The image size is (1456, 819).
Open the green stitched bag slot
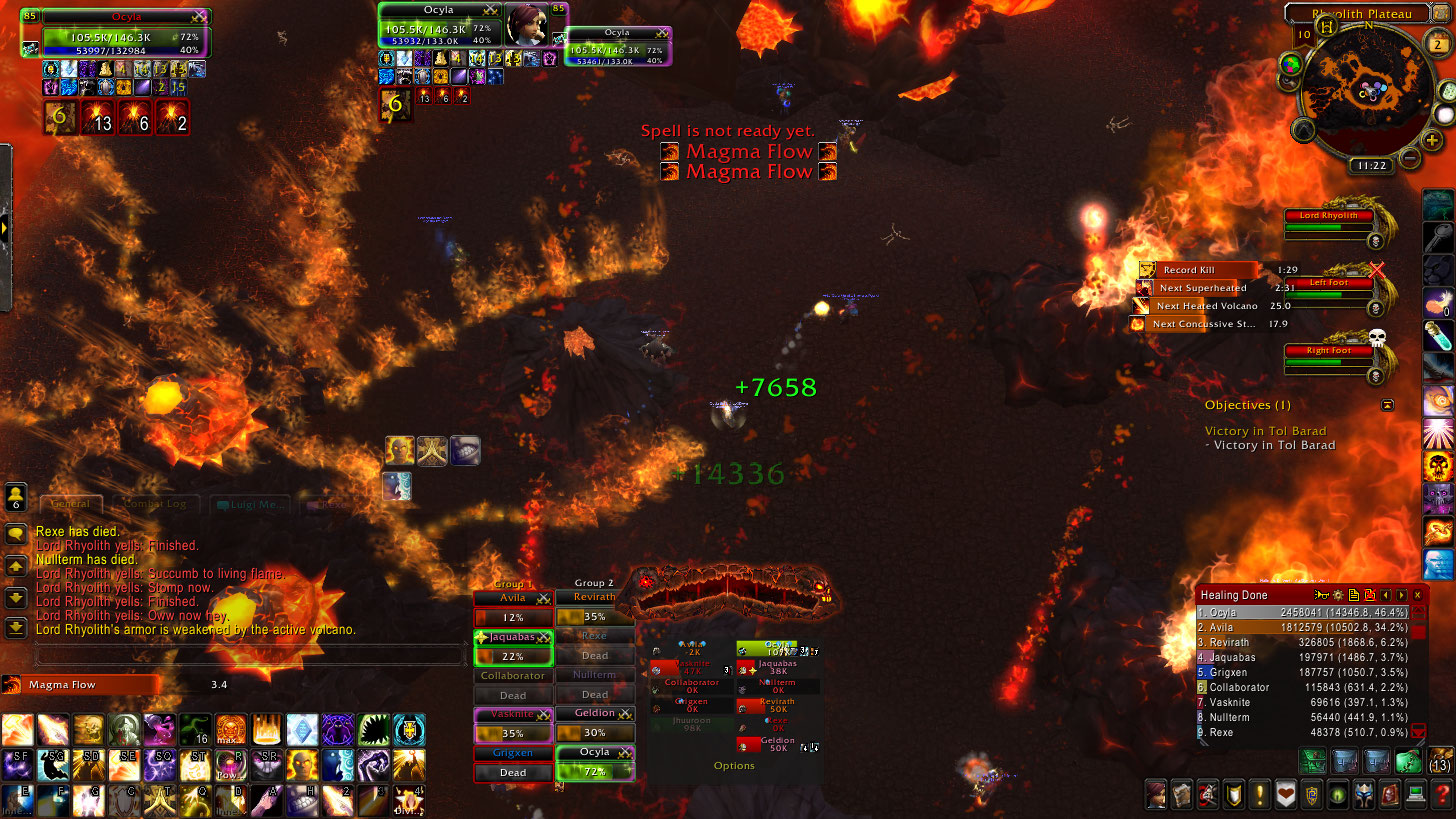tap(1408, 763)
